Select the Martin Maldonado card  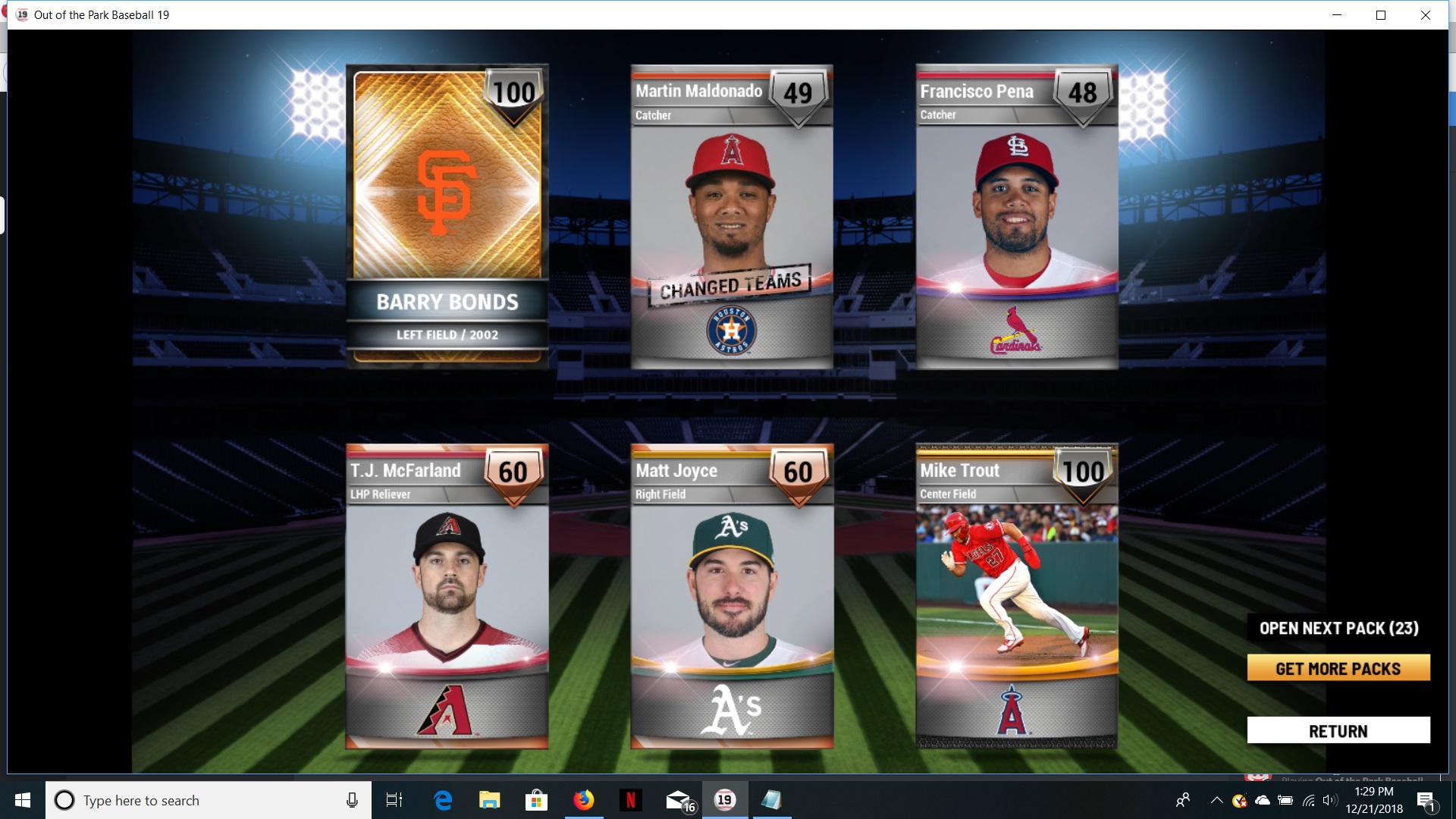(x=732, y=216)
